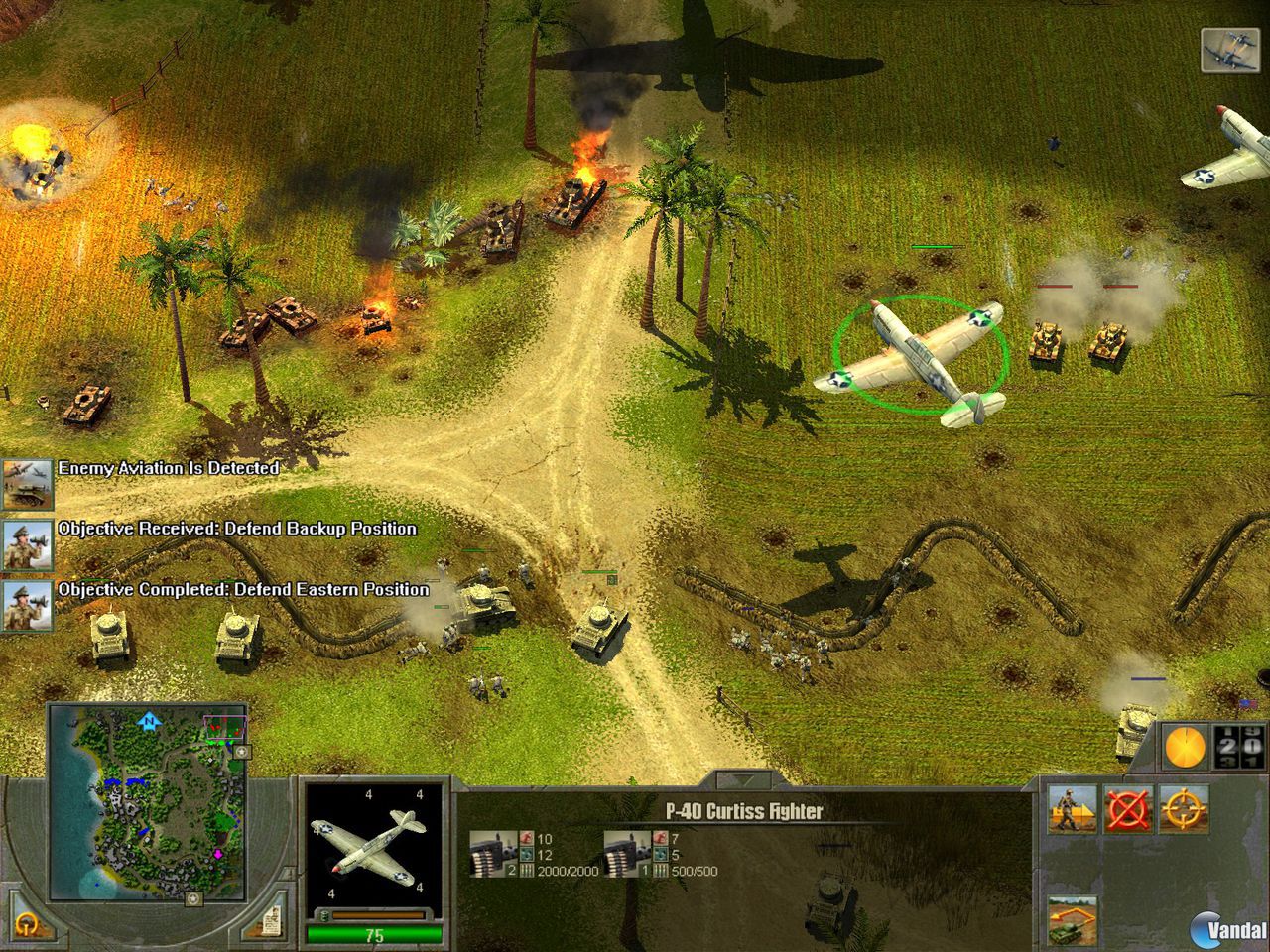Click the star button on minimap right edge
The width and height of the screenshot is (1270, 952).
(241, 752)
